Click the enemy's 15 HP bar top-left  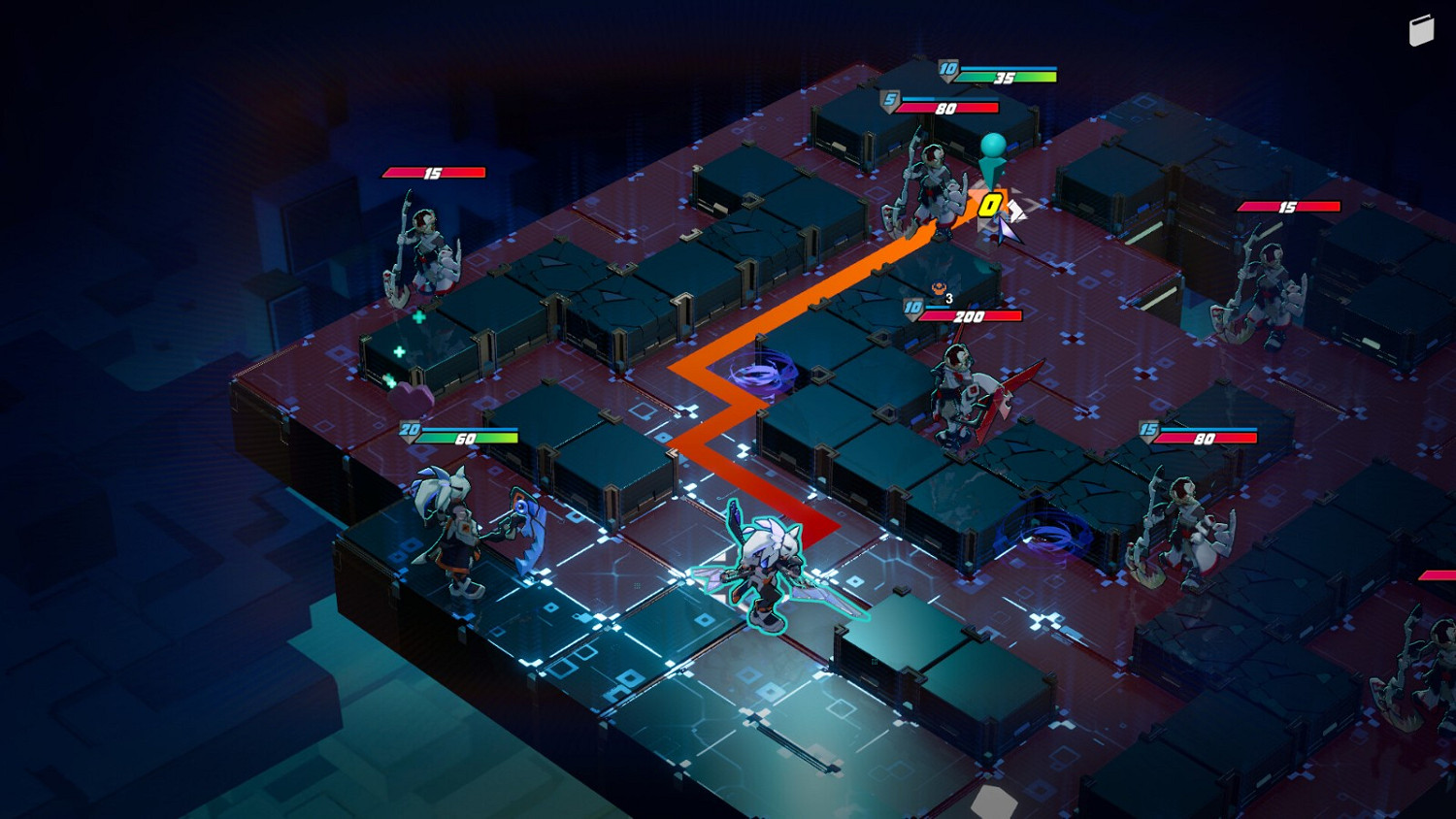click(434, 172)
